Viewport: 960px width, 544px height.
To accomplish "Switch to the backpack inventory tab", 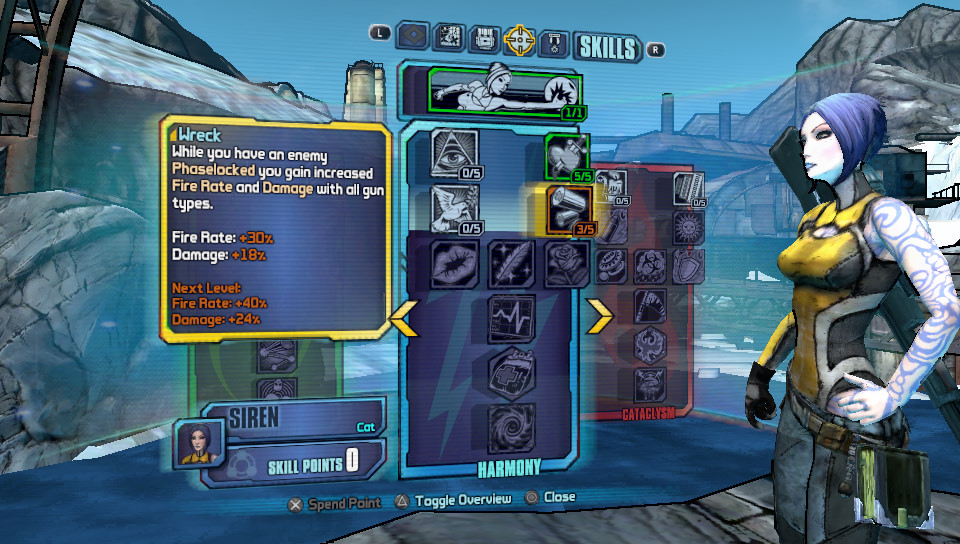I will click(484, 40).
